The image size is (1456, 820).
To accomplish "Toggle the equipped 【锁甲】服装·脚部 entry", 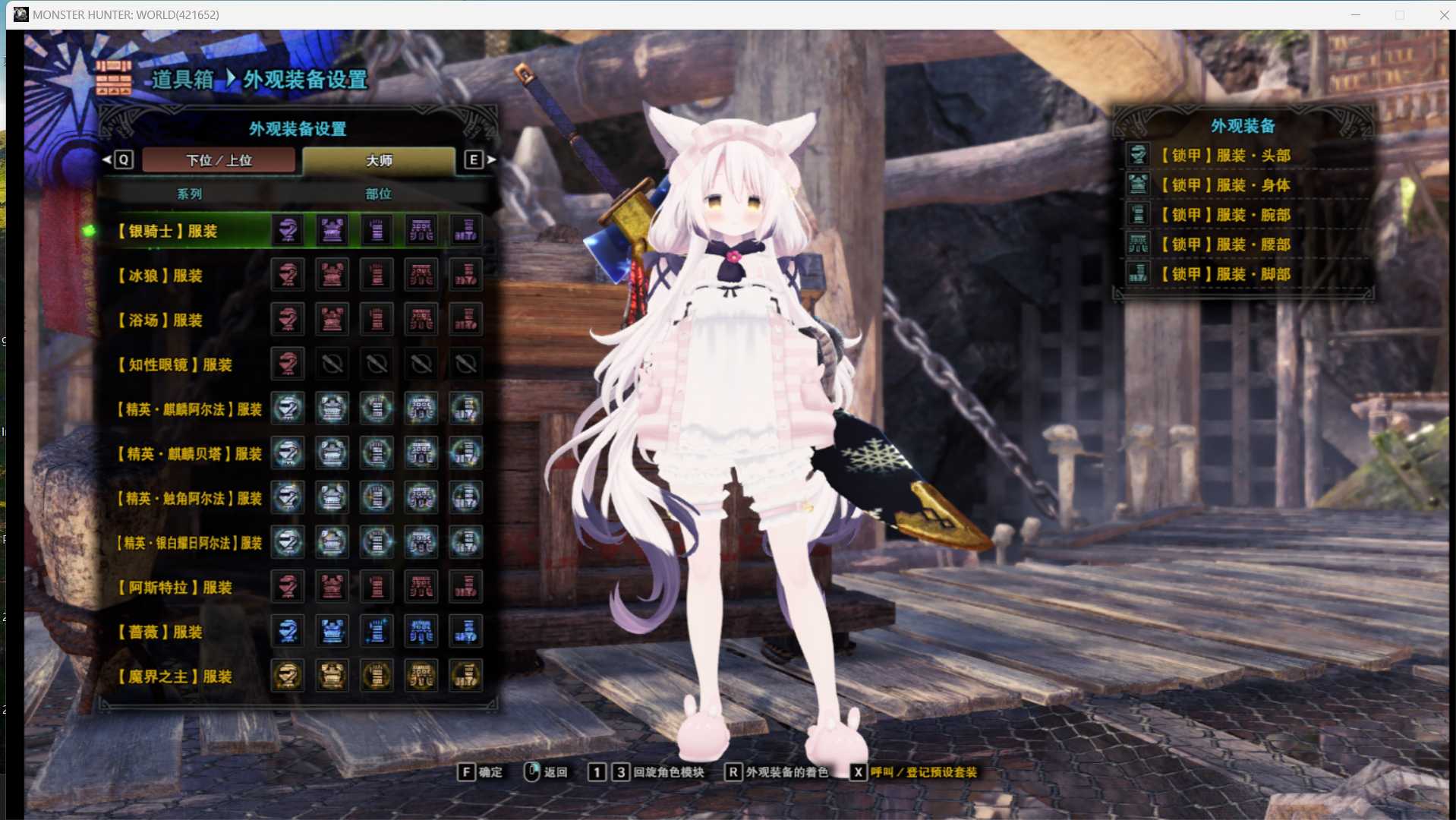I will click(1138, 274).
